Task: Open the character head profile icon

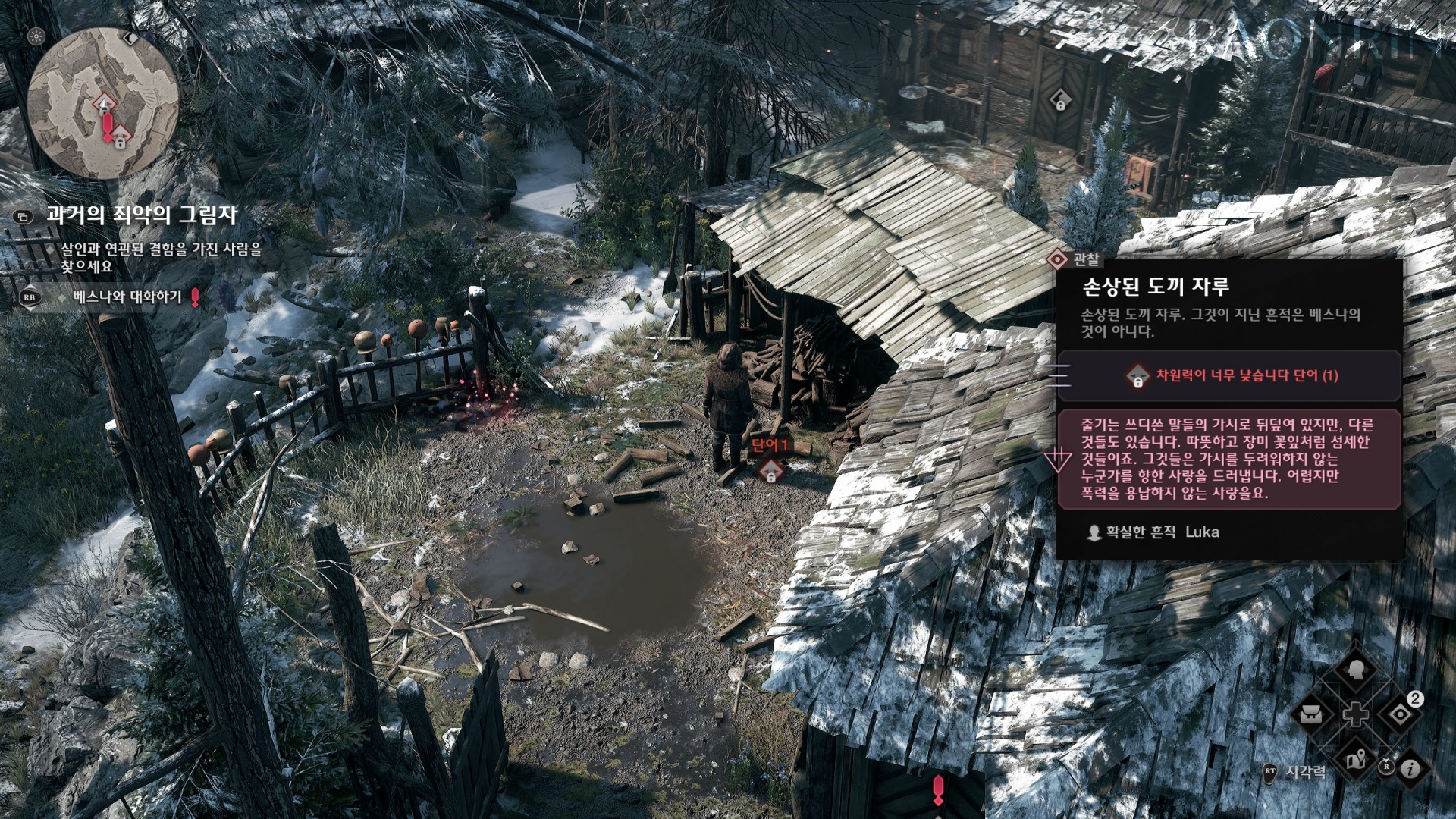Action: (x=1356, y=670)
